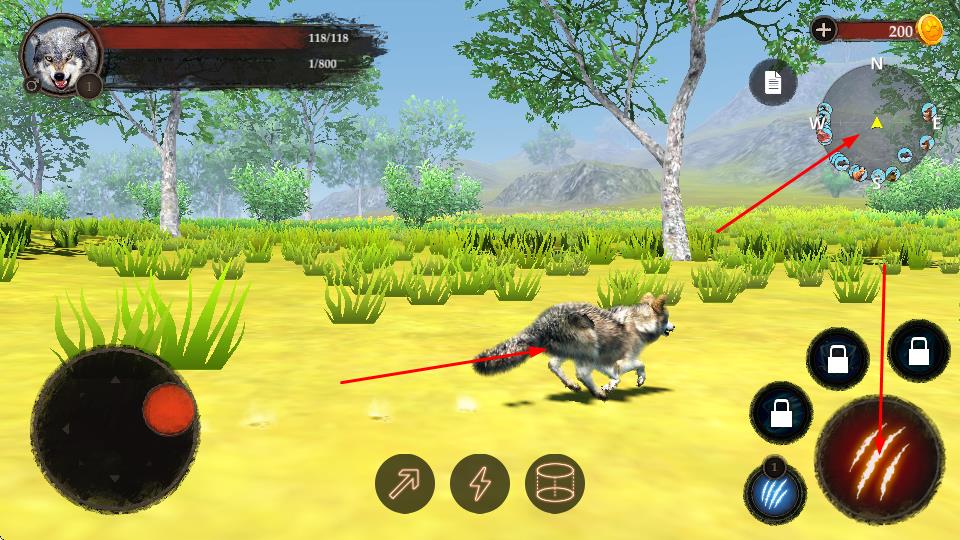
Task: Tap the red claw attack button
Action: coord(879,460)
